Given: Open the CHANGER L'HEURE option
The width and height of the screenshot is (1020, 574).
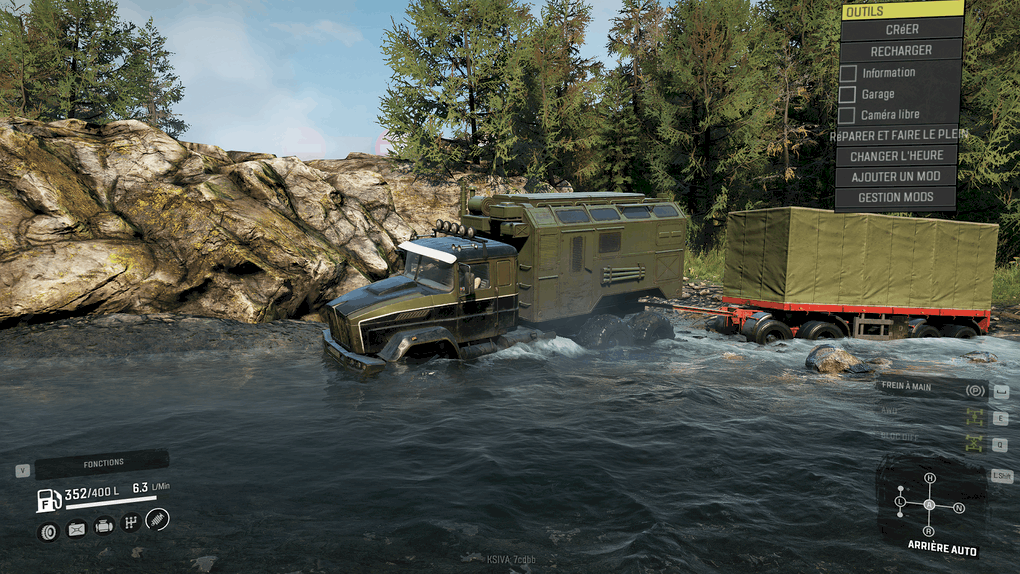Looking at the screenshot, I should click(898, 156).
